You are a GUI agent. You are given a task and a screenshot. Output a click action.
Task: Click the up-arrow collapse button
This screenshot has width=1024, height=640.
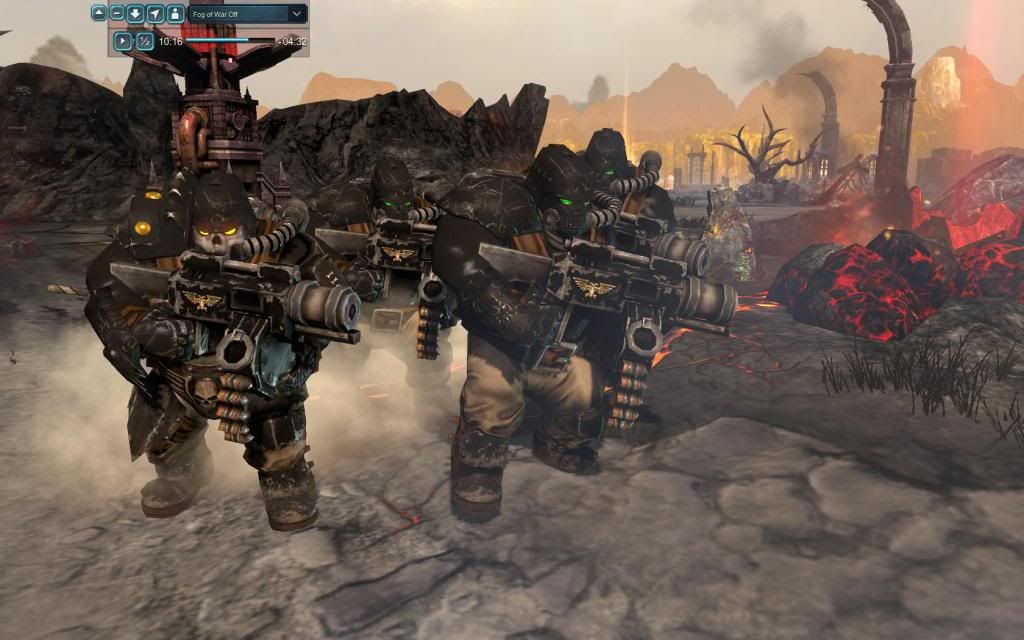pyautogui.click(x=99, y=14)
